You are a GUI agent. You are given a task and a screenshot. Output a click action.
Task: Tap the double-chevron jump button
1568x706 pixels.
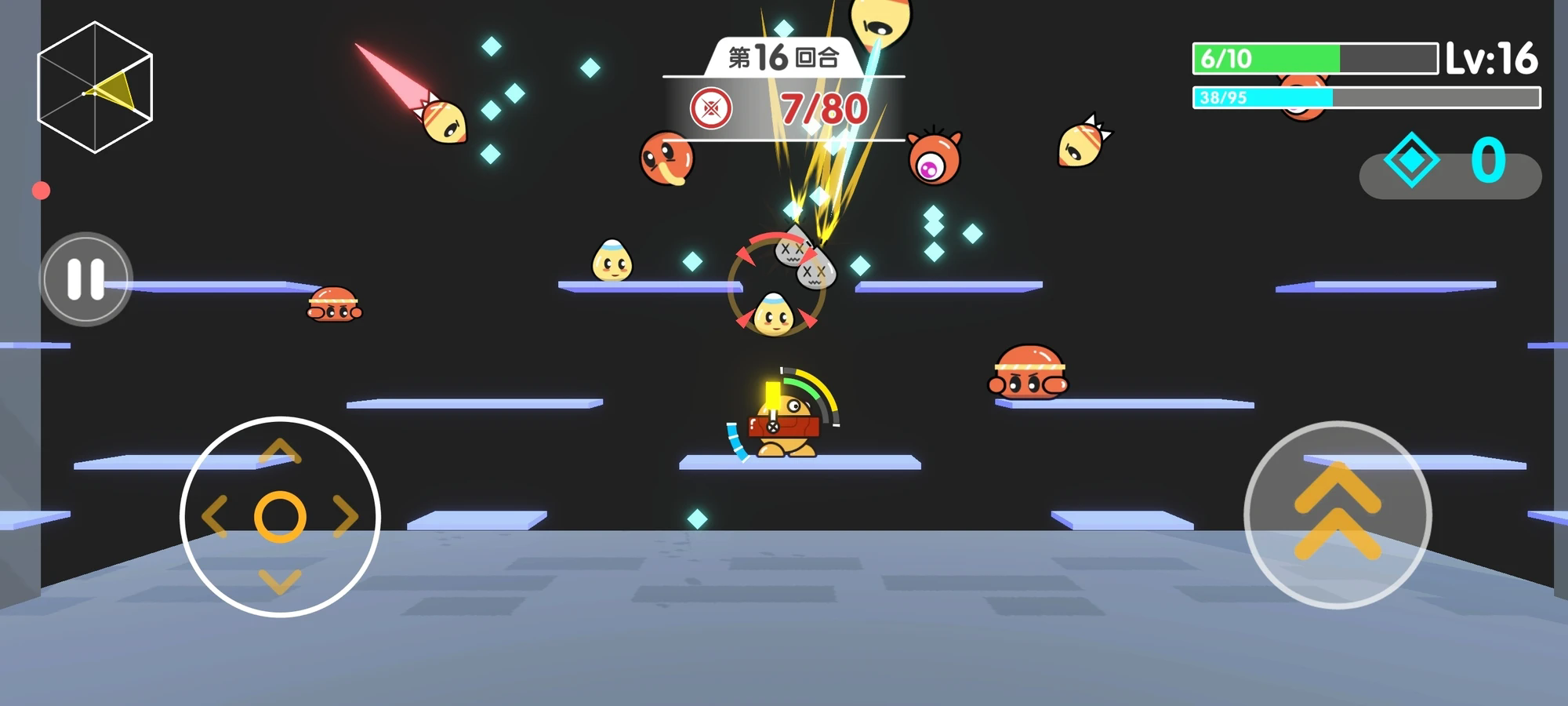[x=1338, y=515]
